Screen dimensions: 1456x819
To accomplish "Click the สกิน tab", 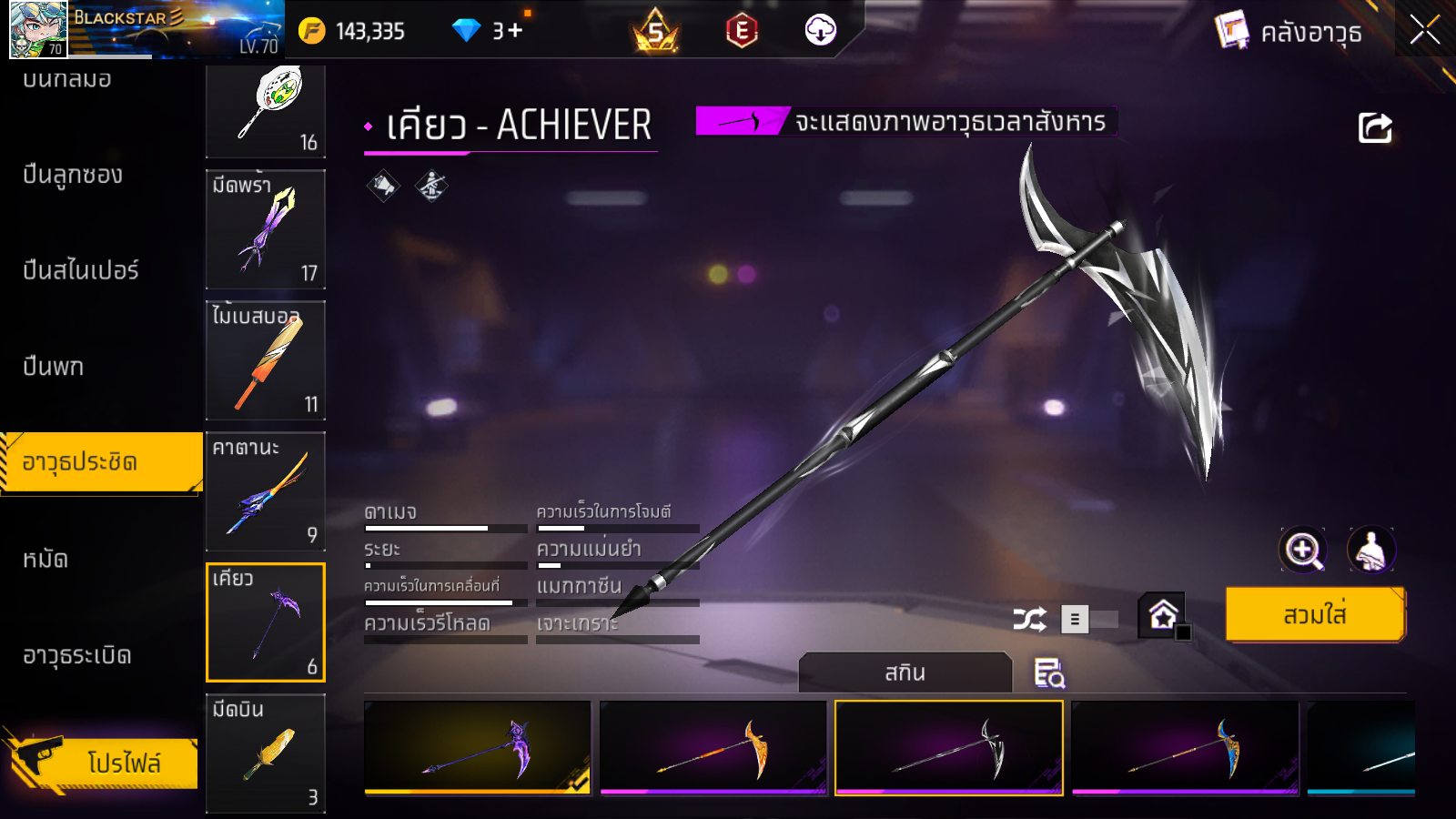I will pos(905,673).
